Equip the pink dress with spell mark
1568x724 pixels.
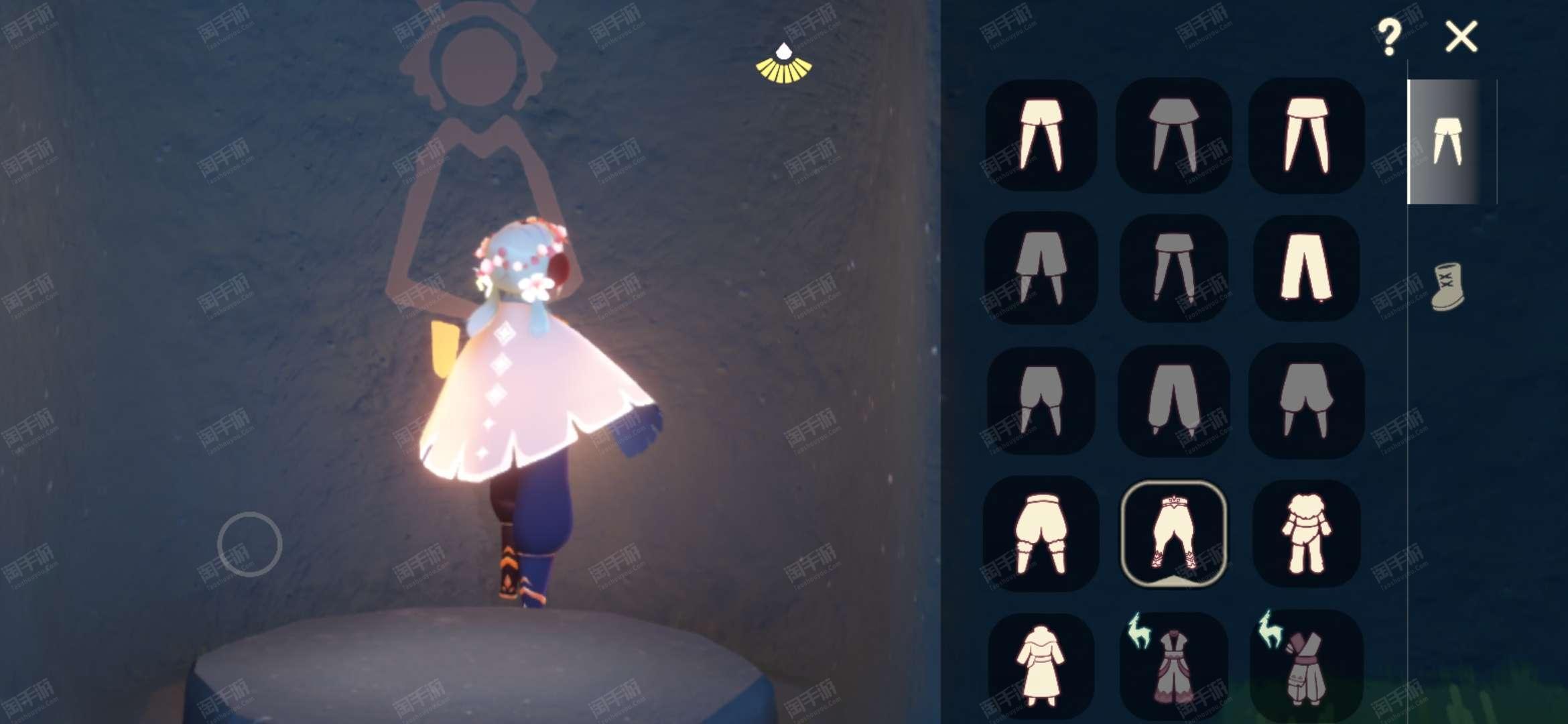tap(1174, 665)
